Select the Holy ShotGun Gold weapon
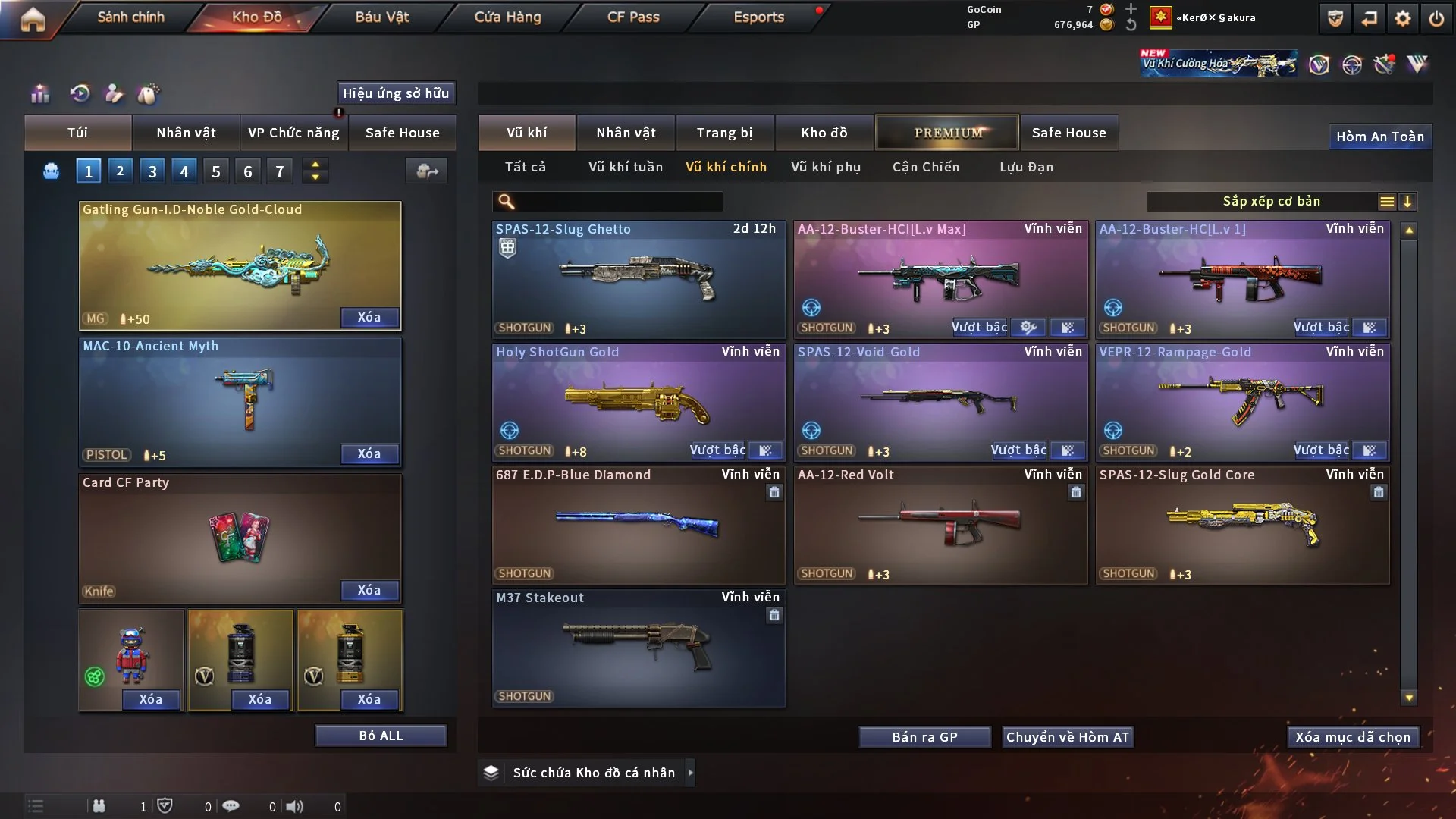This screenshot has height=819, width=1456. click(x=639, y=402)
